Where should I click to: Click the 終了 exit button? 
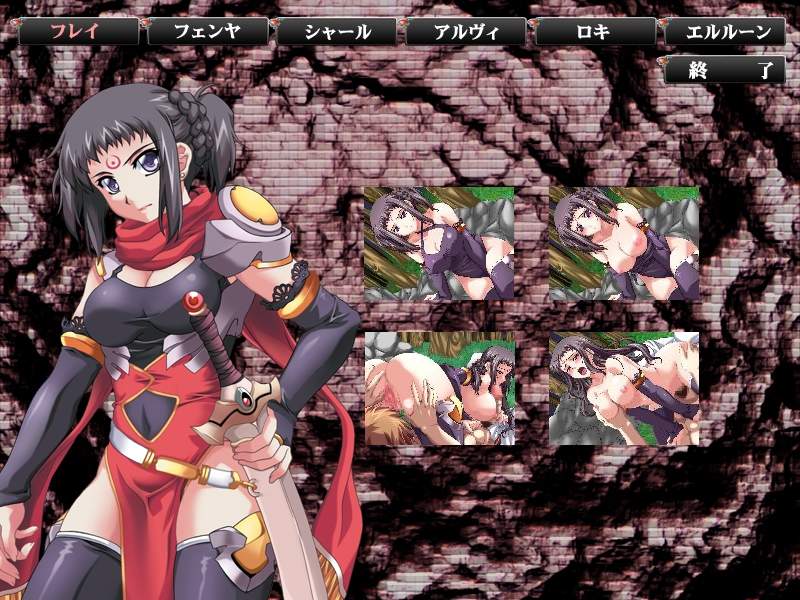pos(724,70)
